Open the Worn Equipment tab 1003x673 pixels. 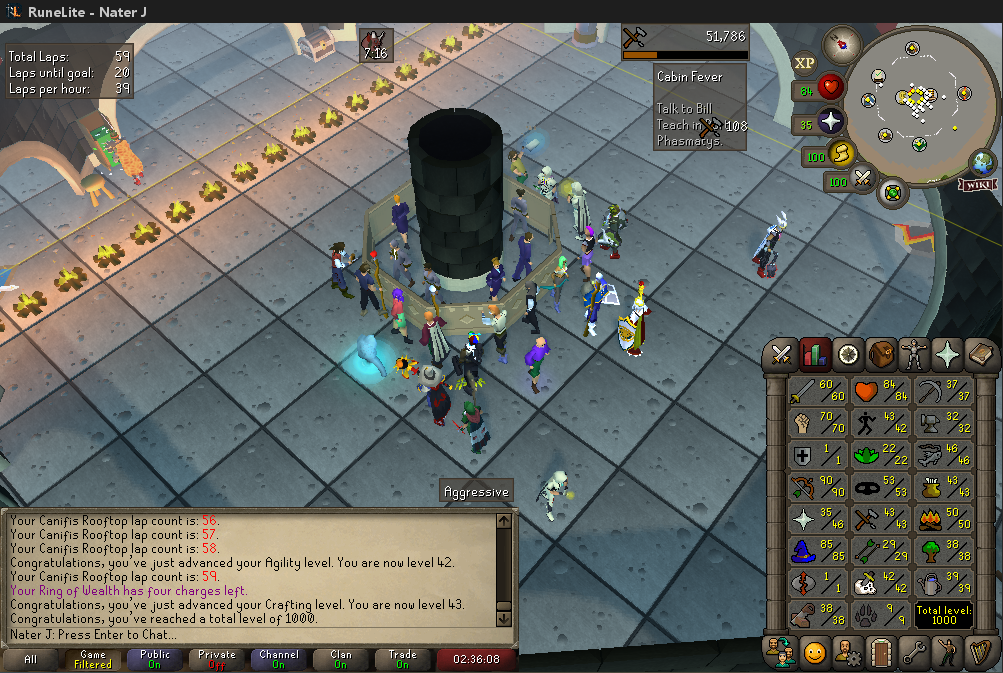coord(914,354)
